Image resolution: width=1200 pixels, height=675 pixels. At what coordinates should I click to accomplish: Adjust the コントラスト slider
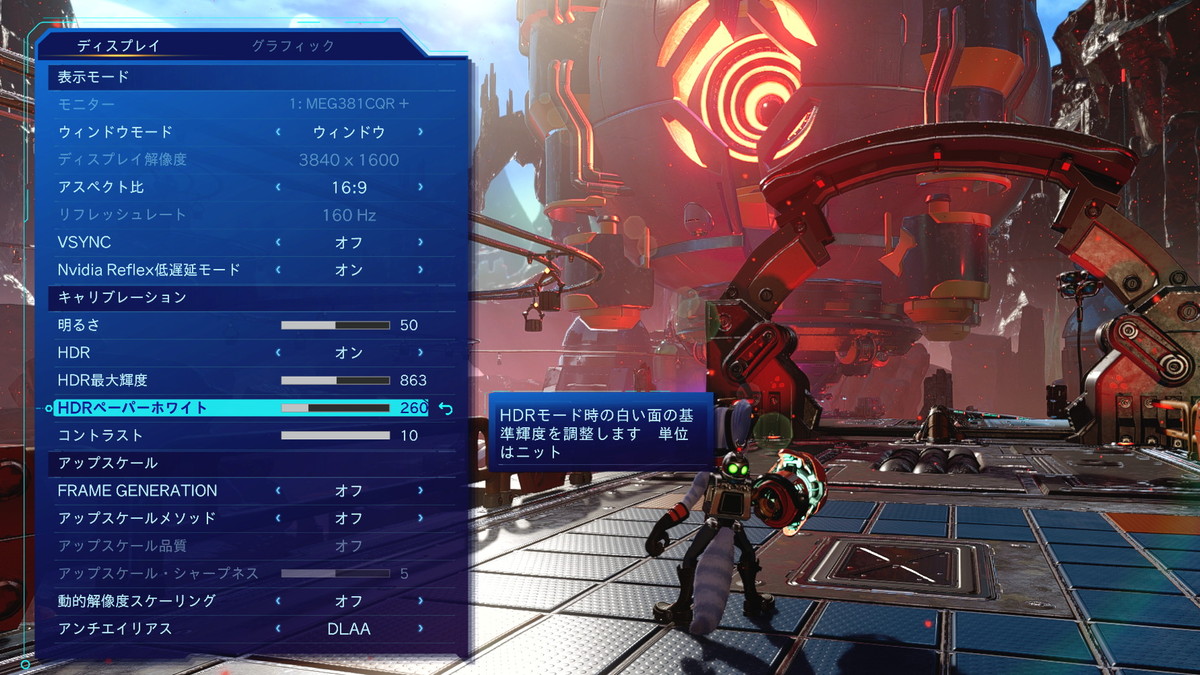tap(335, 436)
